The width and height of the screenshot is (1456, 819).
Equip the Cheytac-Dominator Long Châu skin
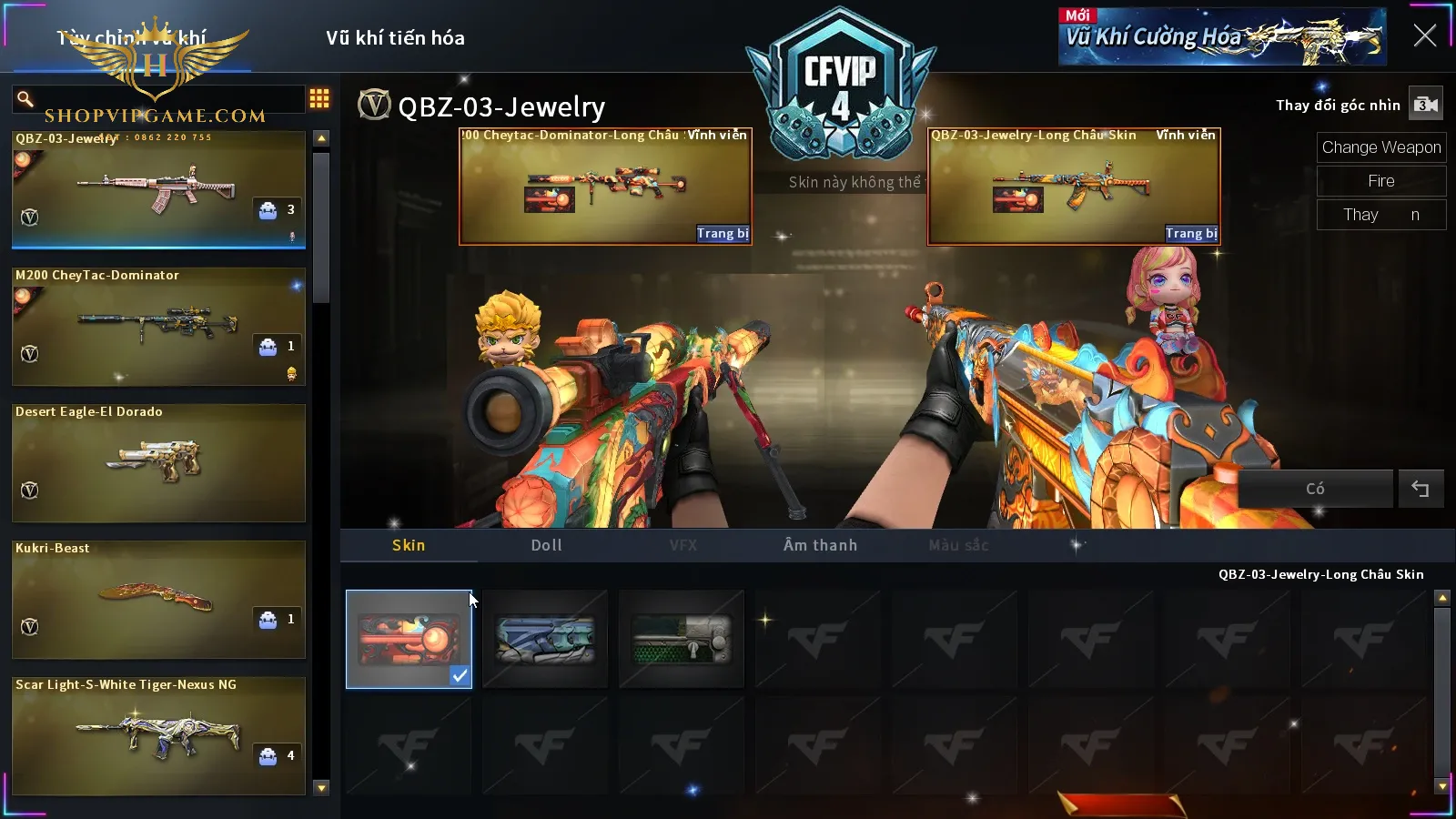tap(723, 234)
